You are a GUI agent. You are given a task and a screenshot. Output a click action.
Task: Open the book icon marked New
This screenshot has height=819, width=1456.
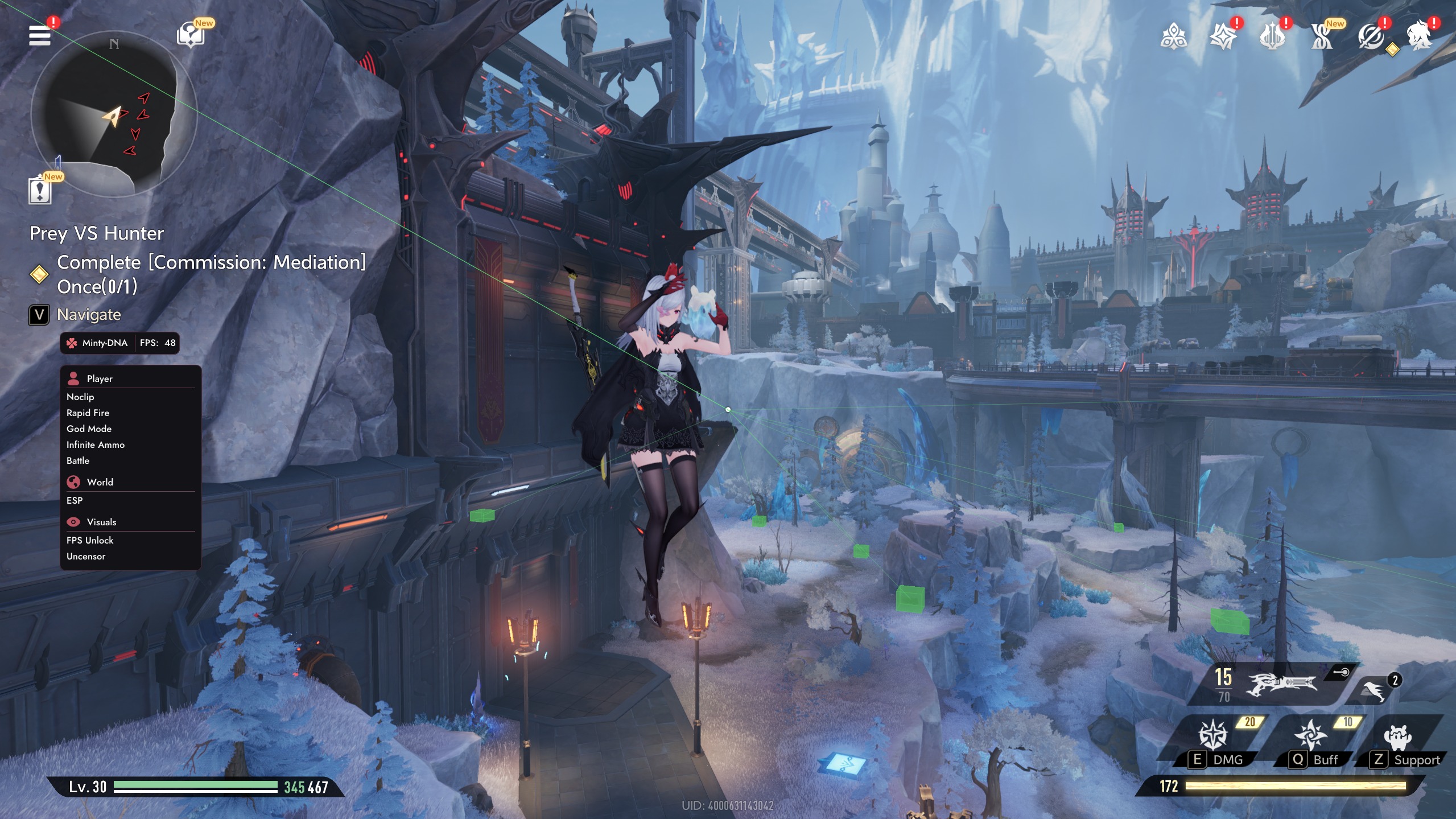(191, 35)
